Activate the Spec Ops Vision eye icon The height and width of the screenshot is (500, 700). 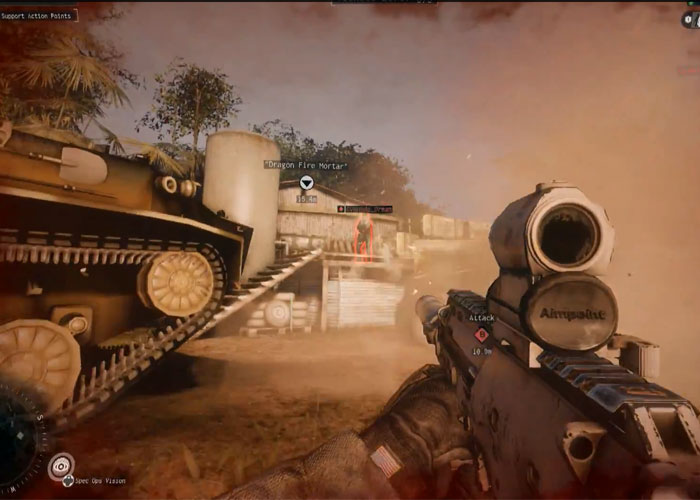point(62,466)
